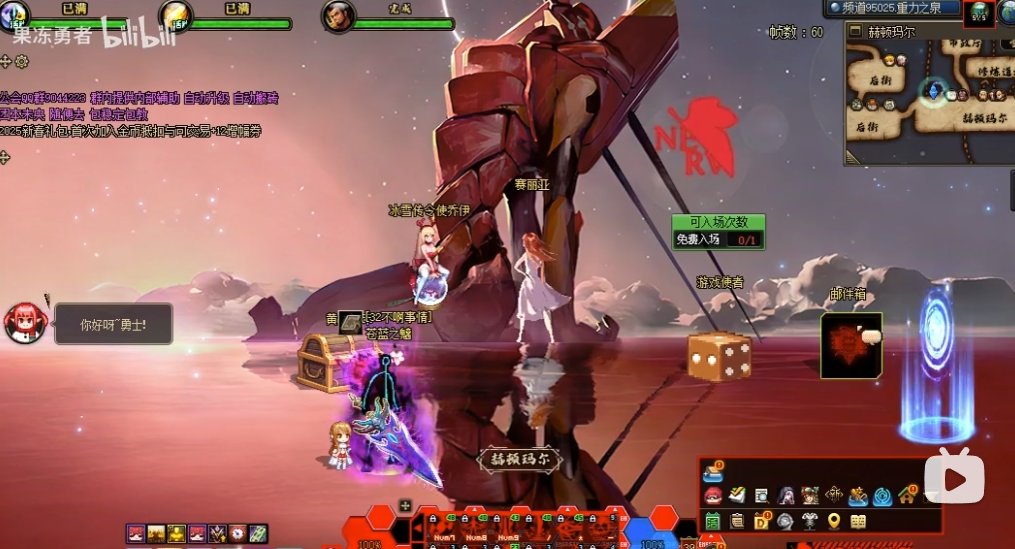Open the blue tray icon with alert badge

[x=713, y=471]
